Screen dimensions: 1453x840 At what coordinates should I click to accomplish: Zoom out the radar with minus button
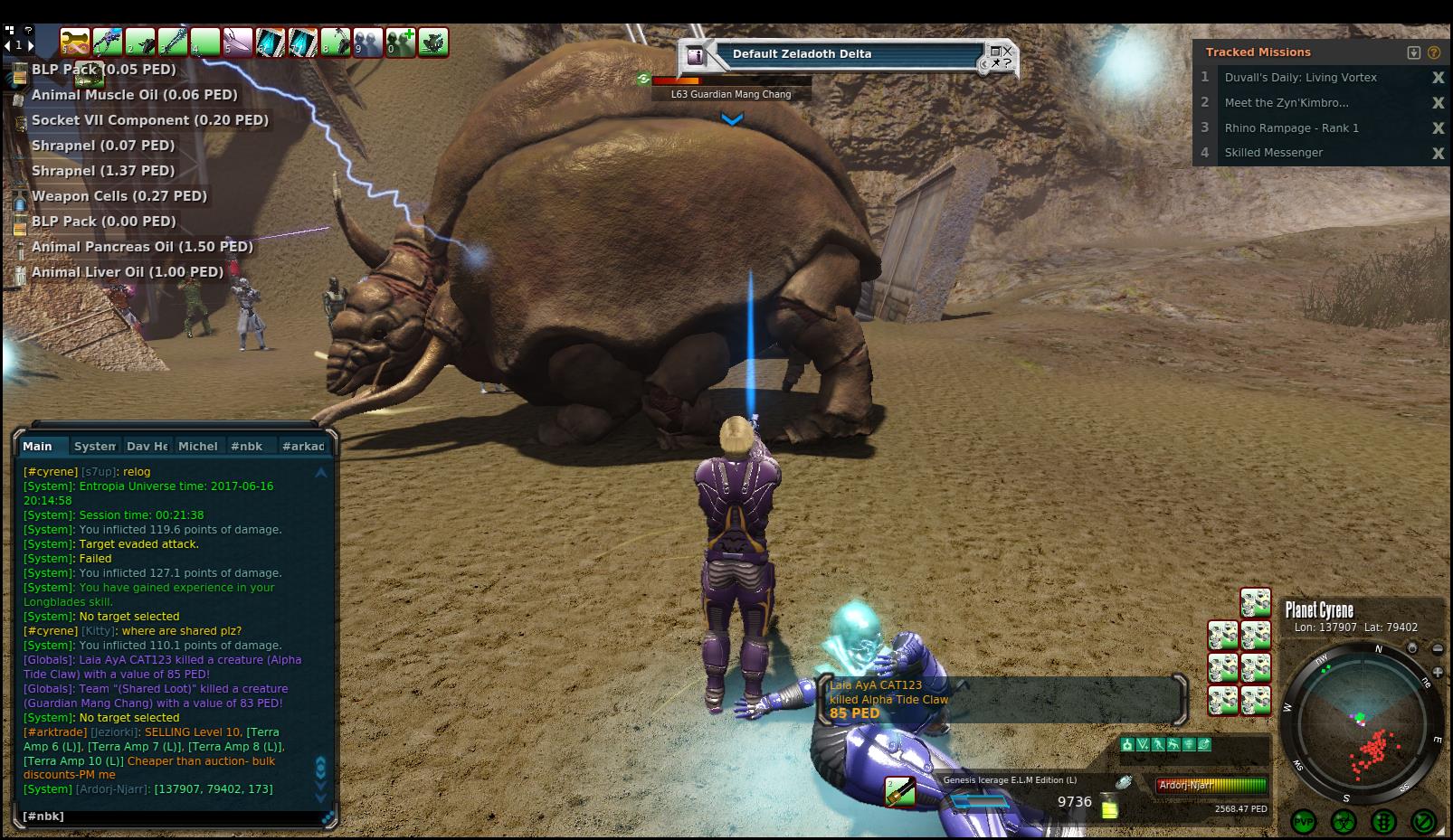point(1438,648)
